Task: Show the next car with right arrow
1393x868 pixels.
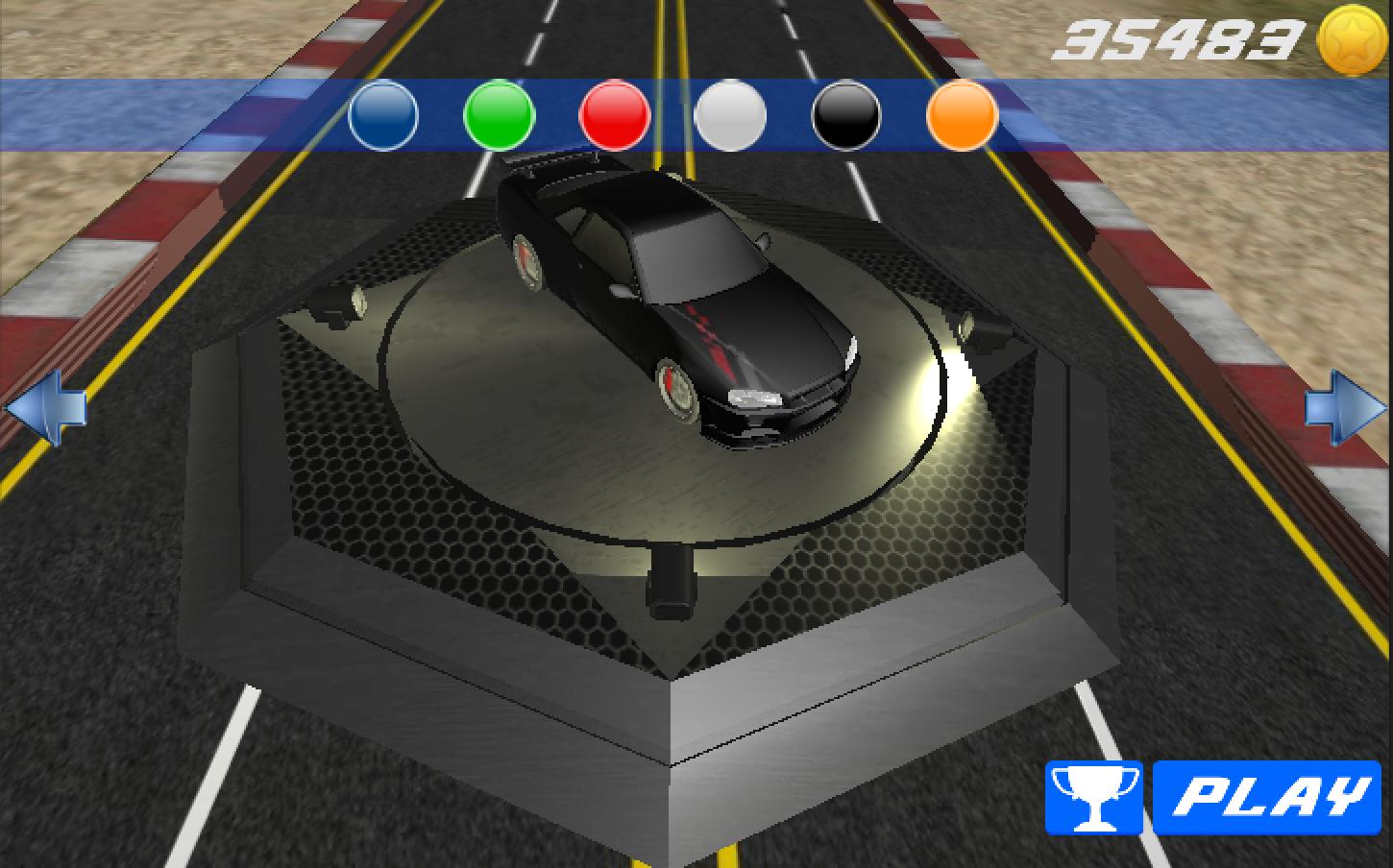Action: coord(1345,409)
